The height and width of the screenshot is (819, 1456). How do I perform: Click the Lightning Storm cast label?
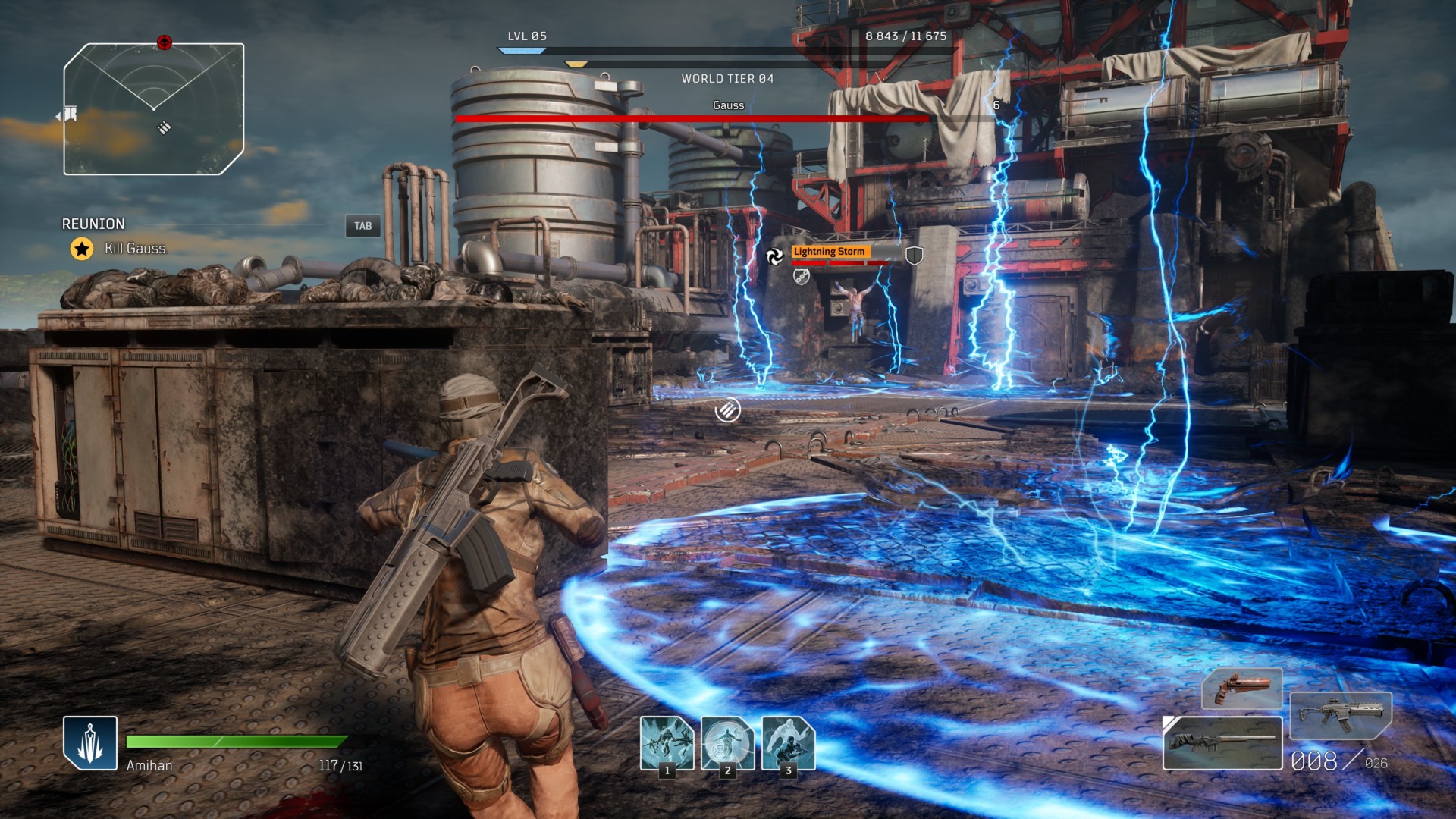pyautogui.click(x=829, y=252)
